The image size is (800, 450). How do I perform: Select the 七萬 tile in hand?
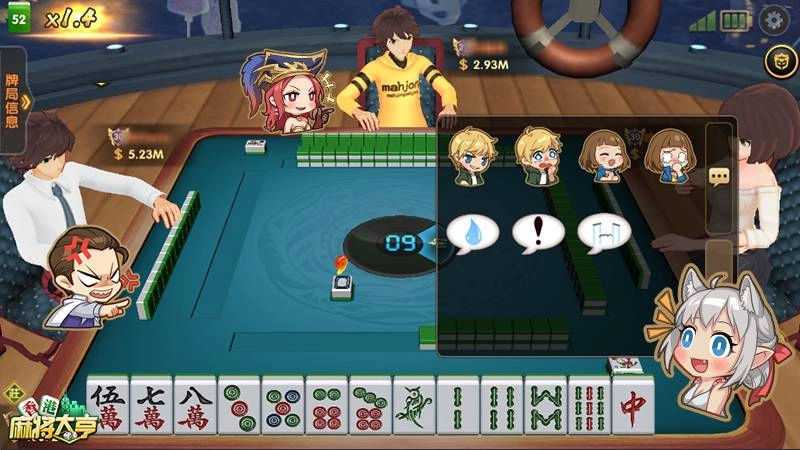(151, 407)
